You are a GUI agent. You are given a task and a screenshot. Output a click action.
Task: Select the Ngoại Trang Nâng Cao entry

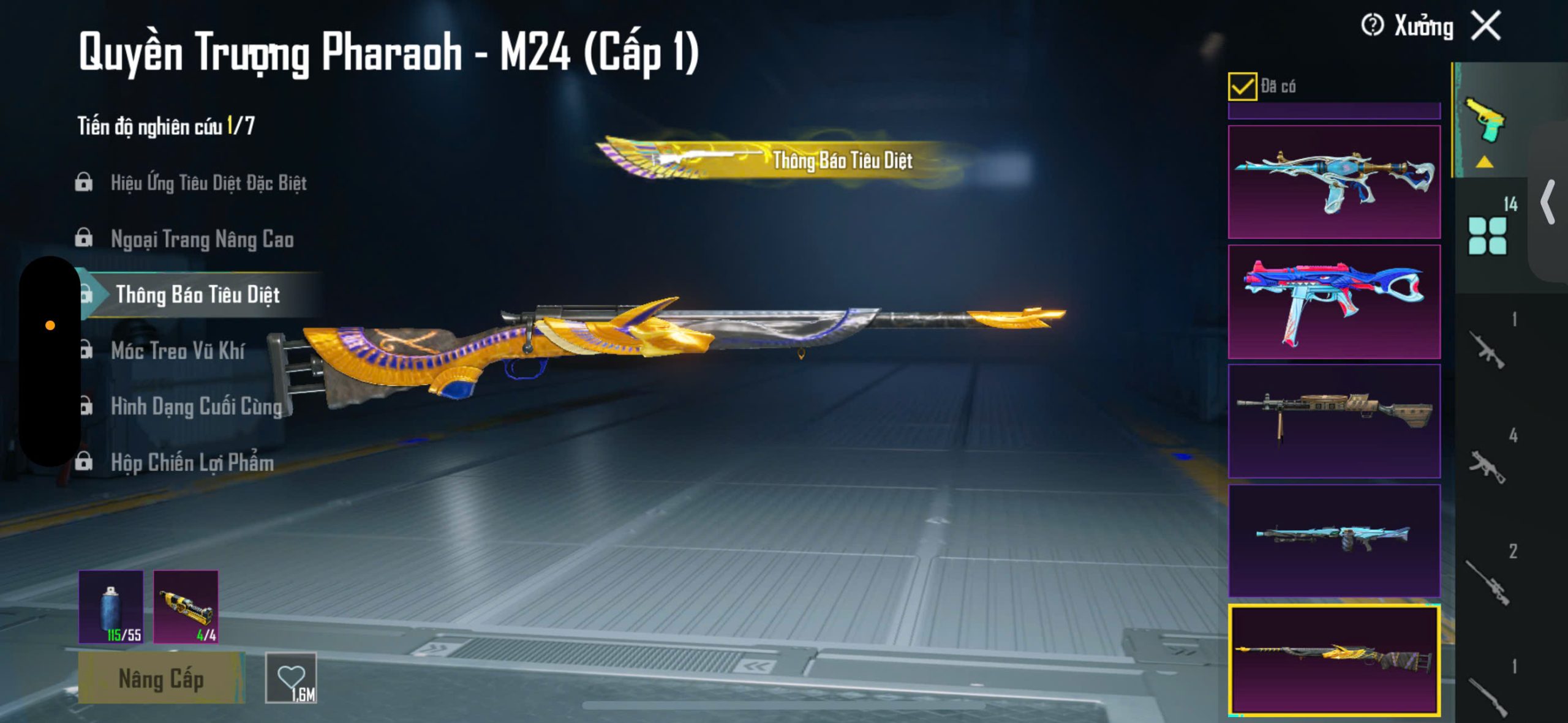click(202, 239)
